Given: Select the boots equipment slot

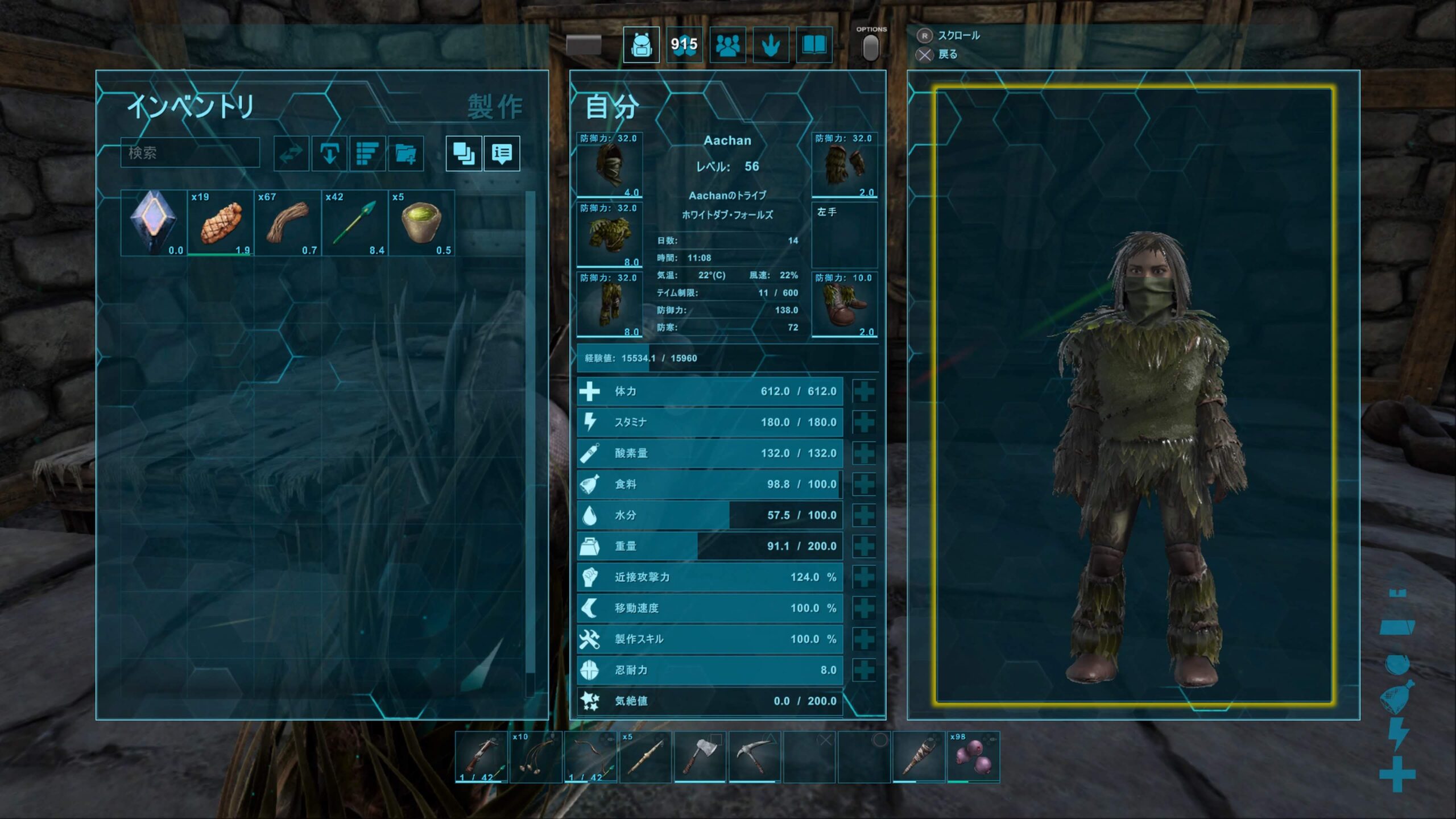Looking at the screenshot, I should (844, 305).
